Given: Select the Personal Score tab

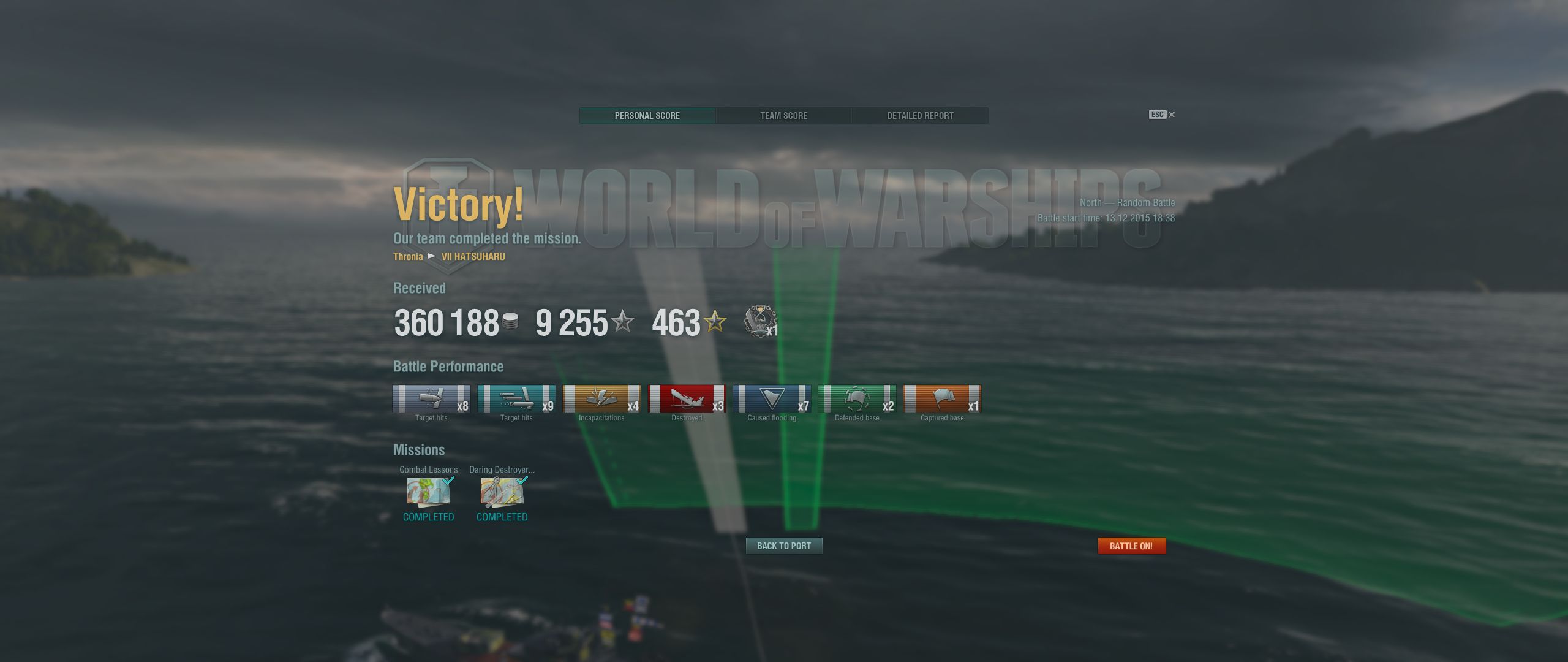Looking at the screenshot, I should click(647, 116).
